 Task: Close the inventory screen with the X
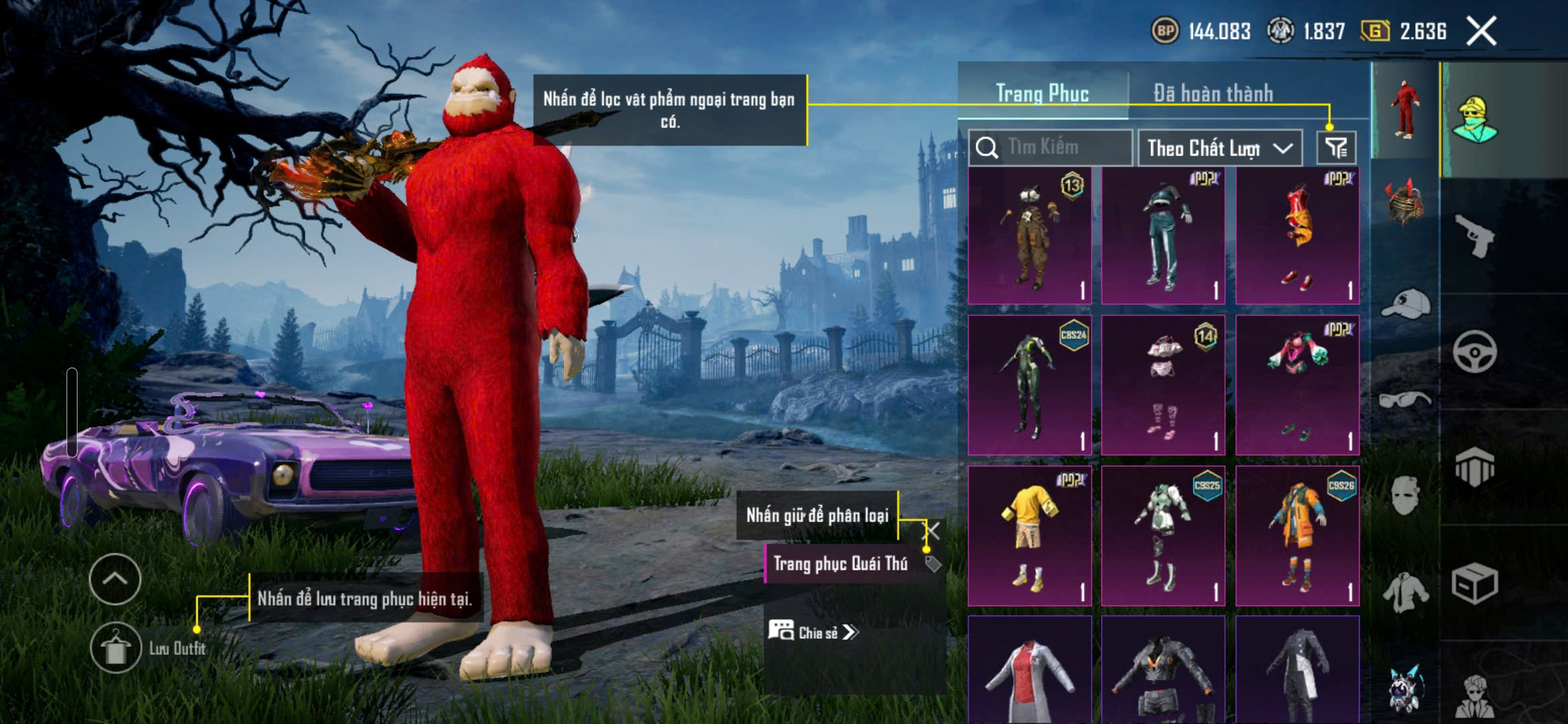1481,31
